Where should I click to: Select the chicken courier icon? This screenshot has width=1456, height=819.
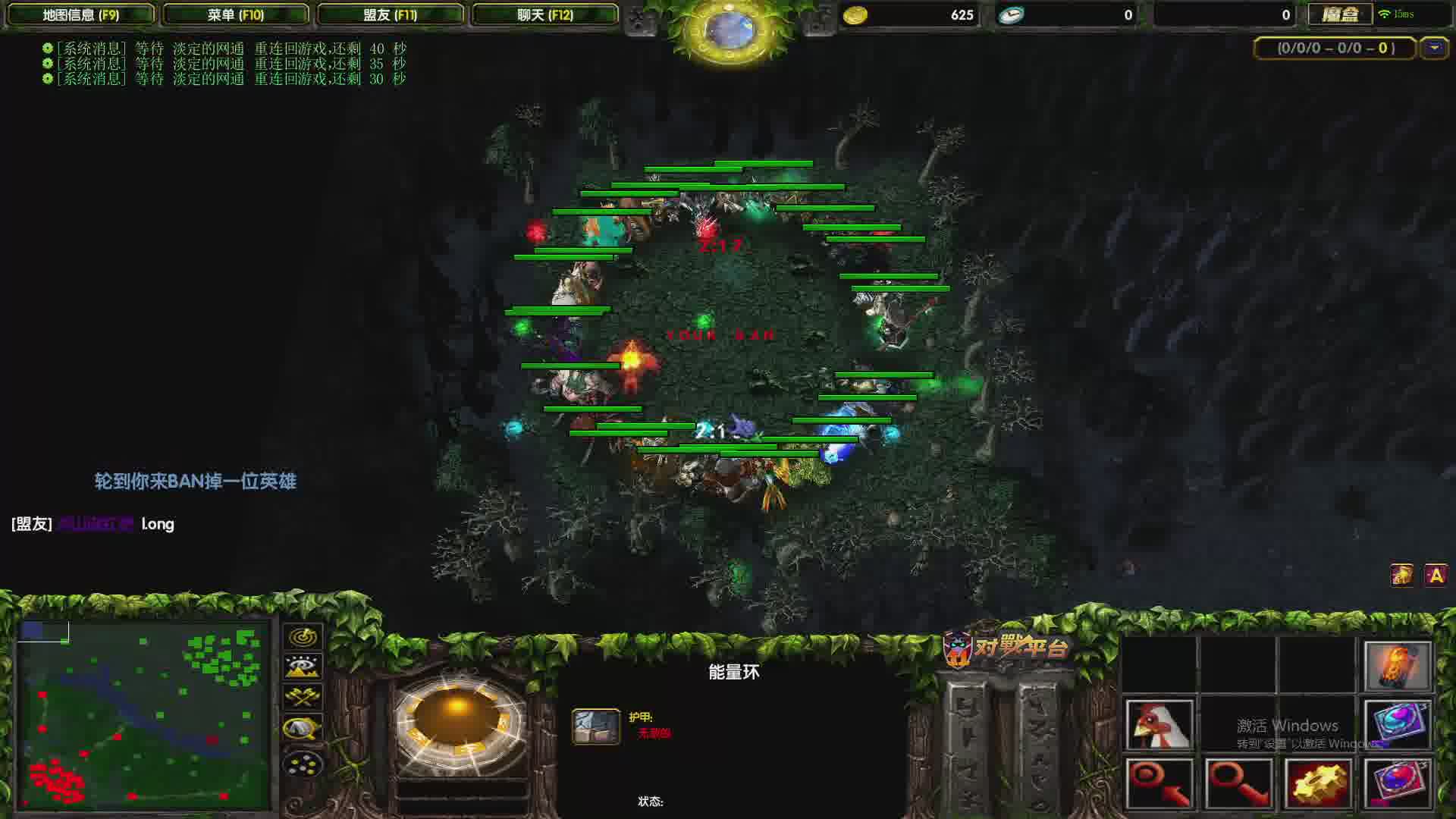[x=1159, y=725]
